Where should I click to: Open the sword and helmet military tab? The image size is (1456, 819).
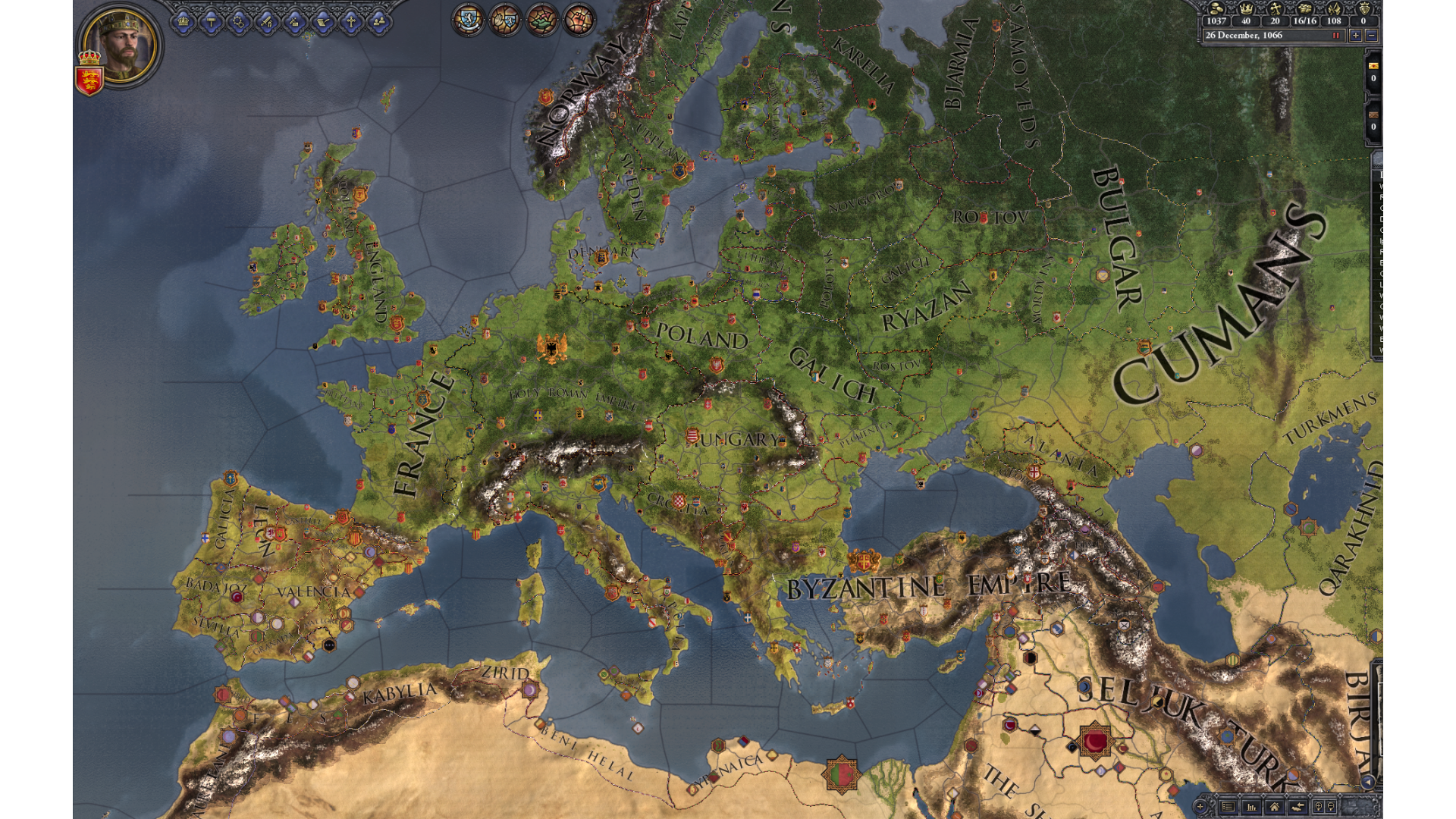[x=267, y=22]
